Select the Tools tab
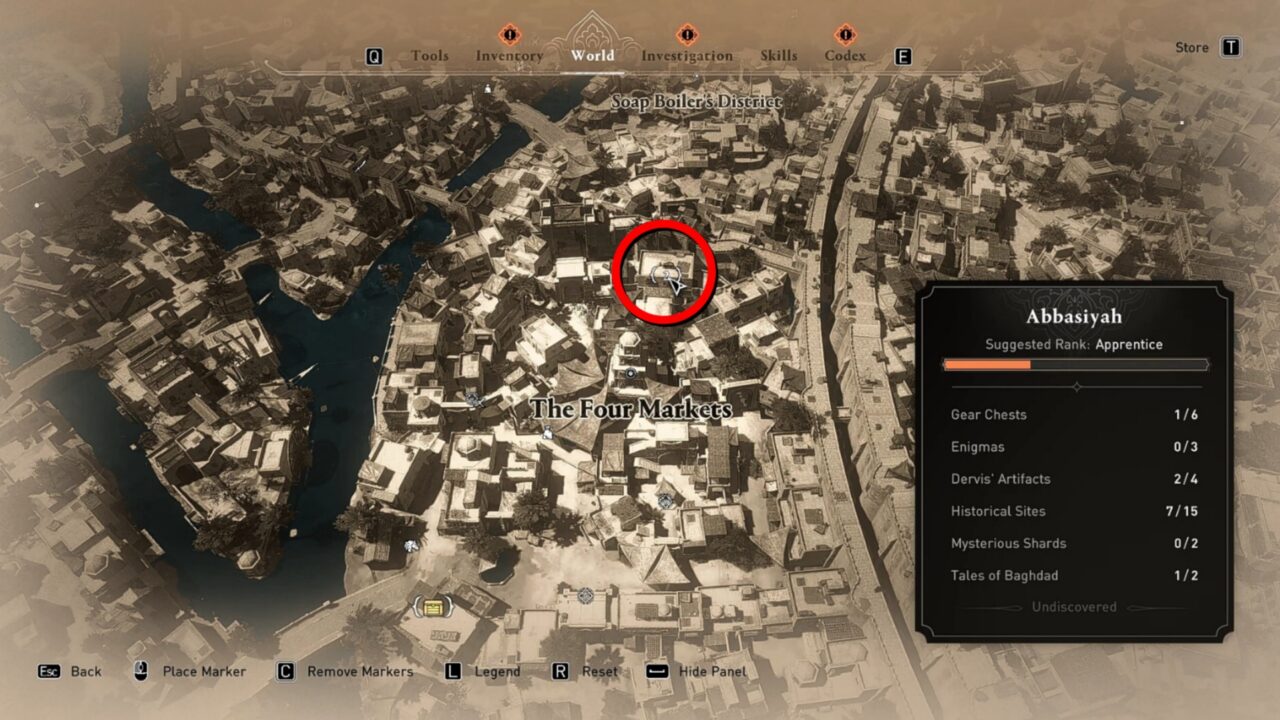 coord(430,56)
